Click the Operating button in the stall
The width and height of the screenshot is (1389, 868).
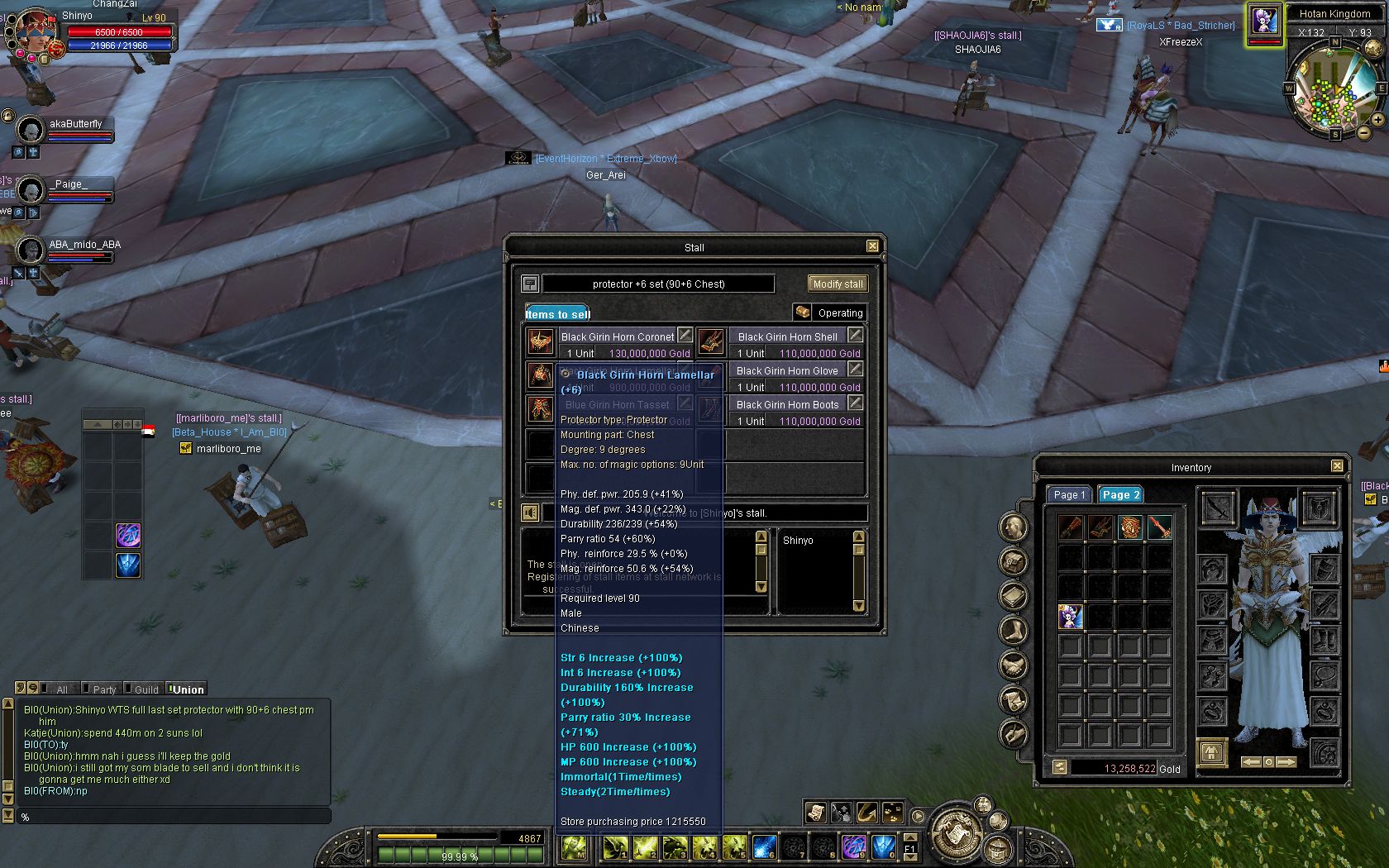(830, 312)
